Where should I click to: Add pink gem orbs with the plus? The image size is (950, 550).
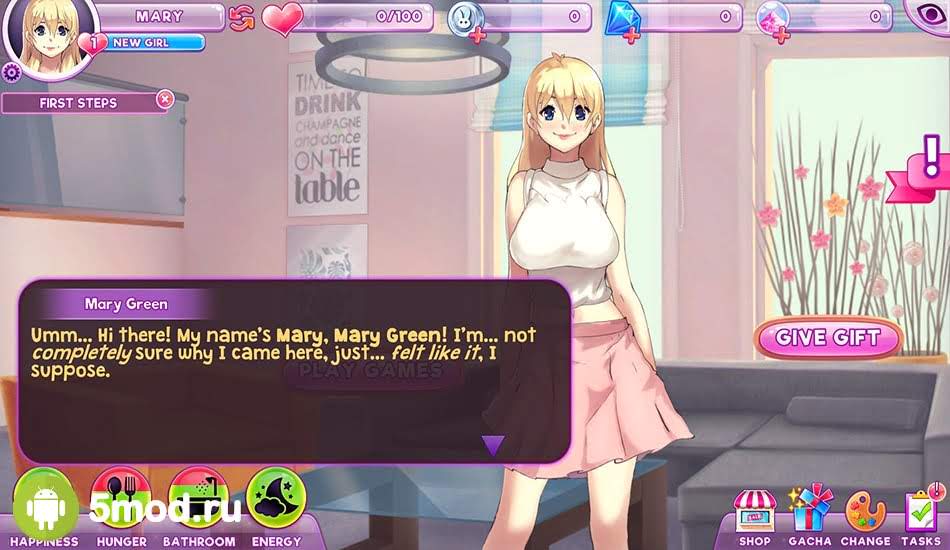pyautogui.click(x=782, y=34)
